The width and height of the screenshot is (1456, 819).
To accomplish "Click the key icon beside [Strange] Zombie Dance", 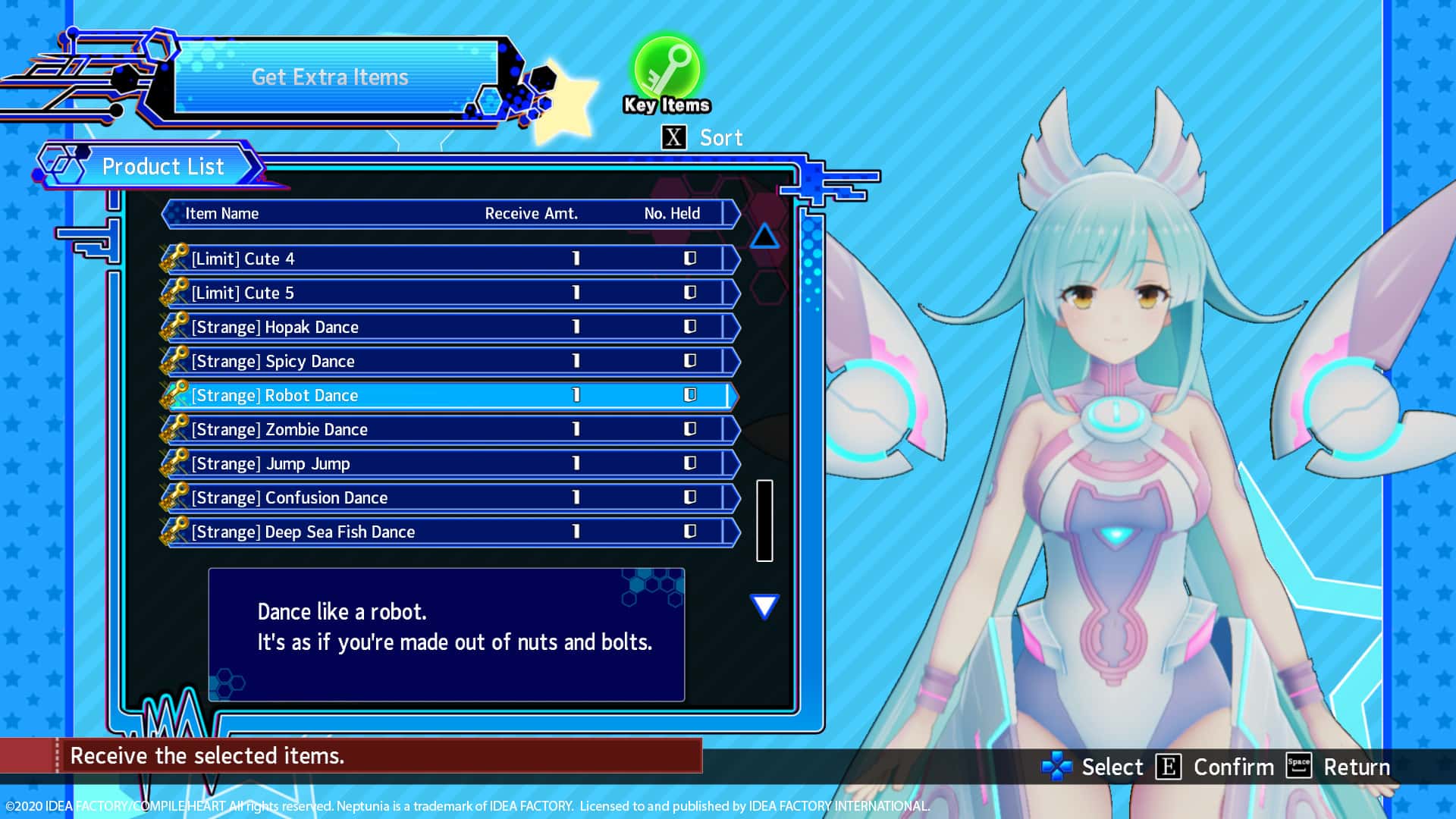I will coord(176,428).
